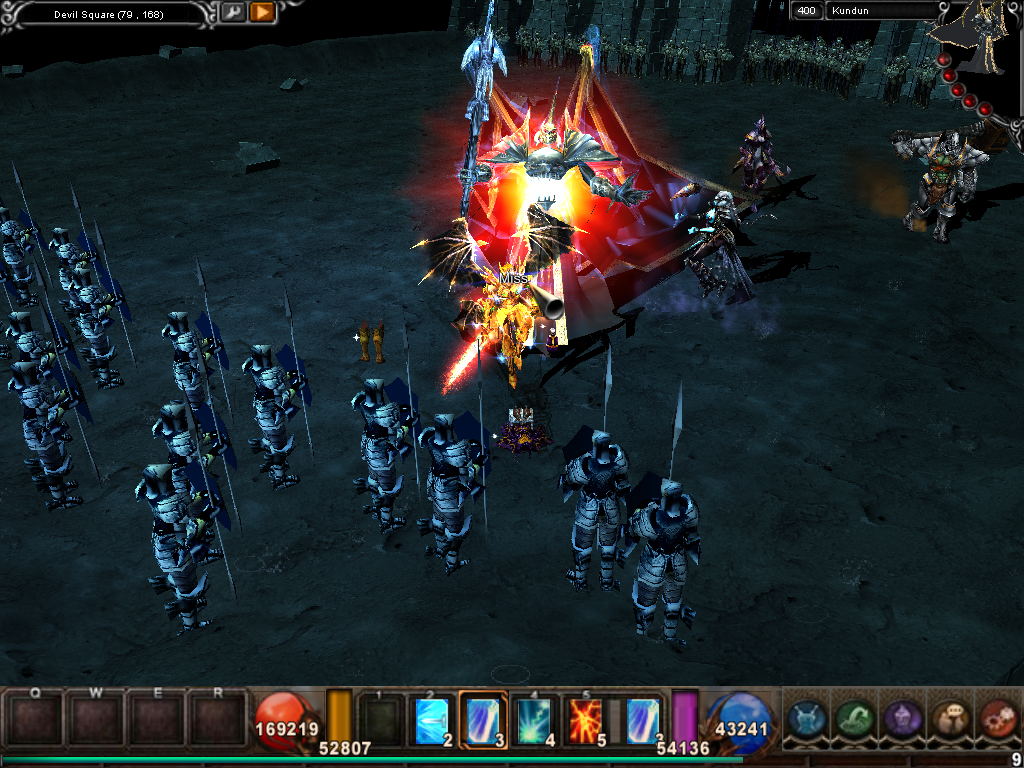This screenshot has height=768, width=1024.
Task: Open the wrench settings button
Action: pyautogui.click(x=232, y=13)
